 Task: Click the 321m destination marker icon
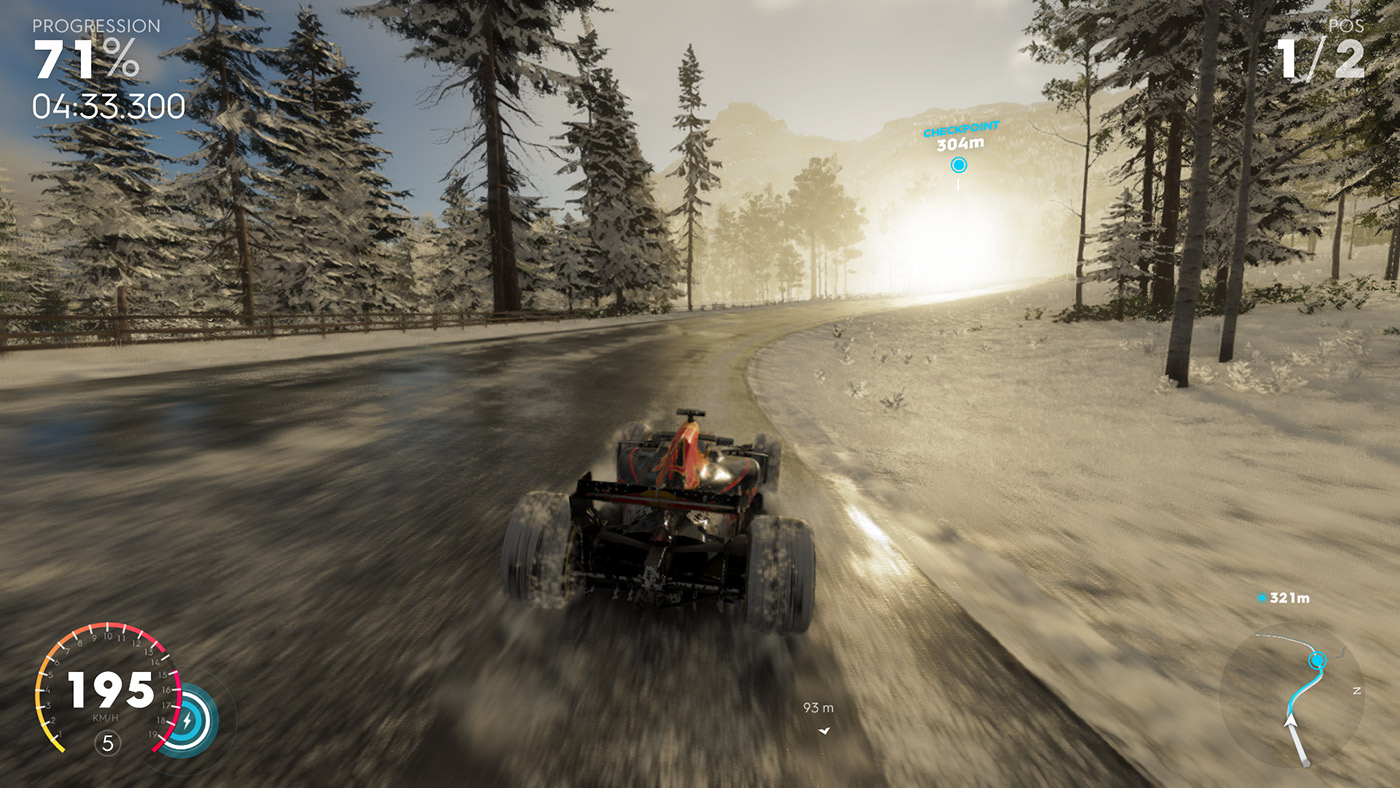(1261, 597)
